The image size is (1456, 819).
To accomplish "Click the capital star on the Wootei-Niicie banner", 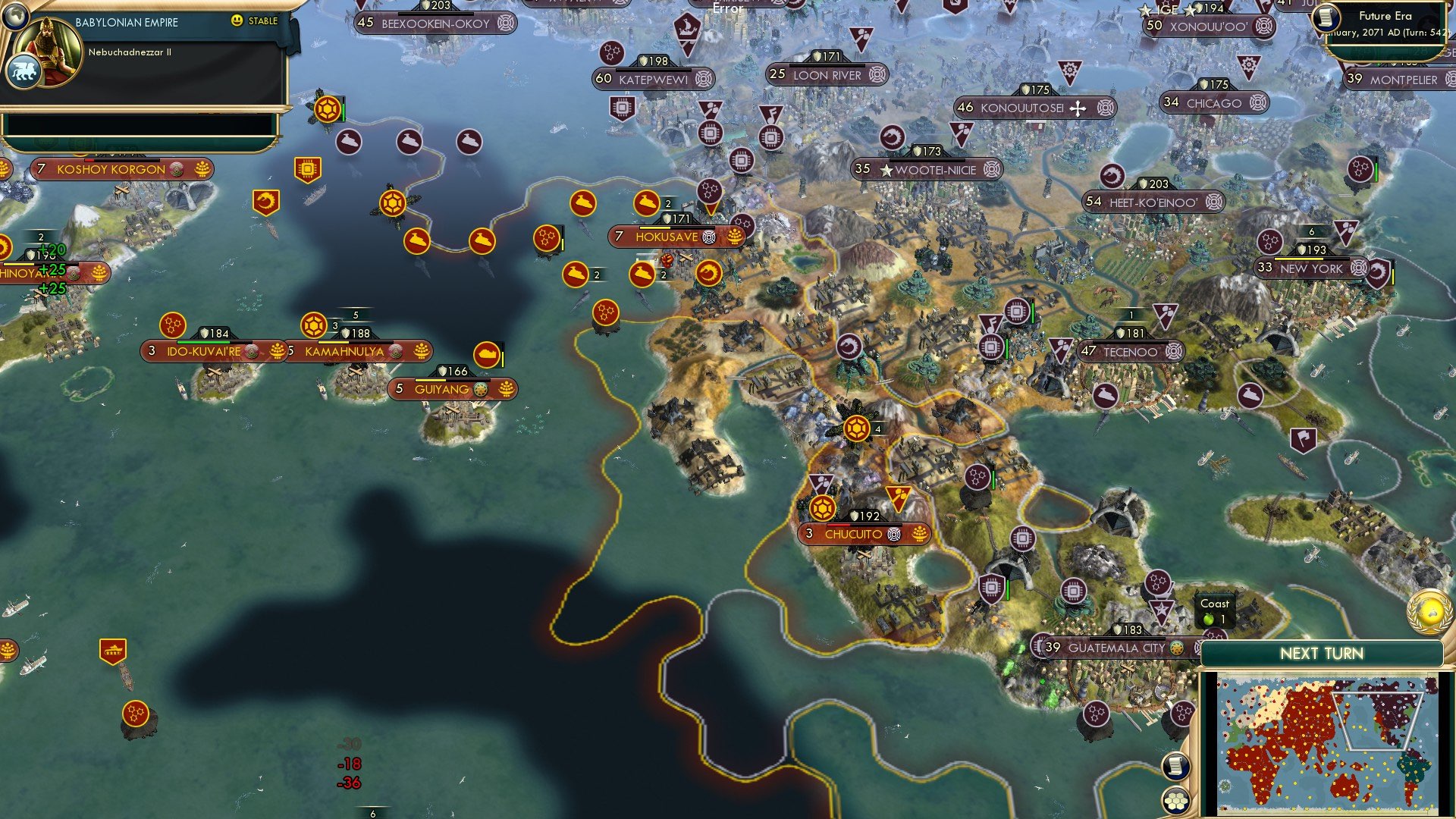I will coord(889,170).
